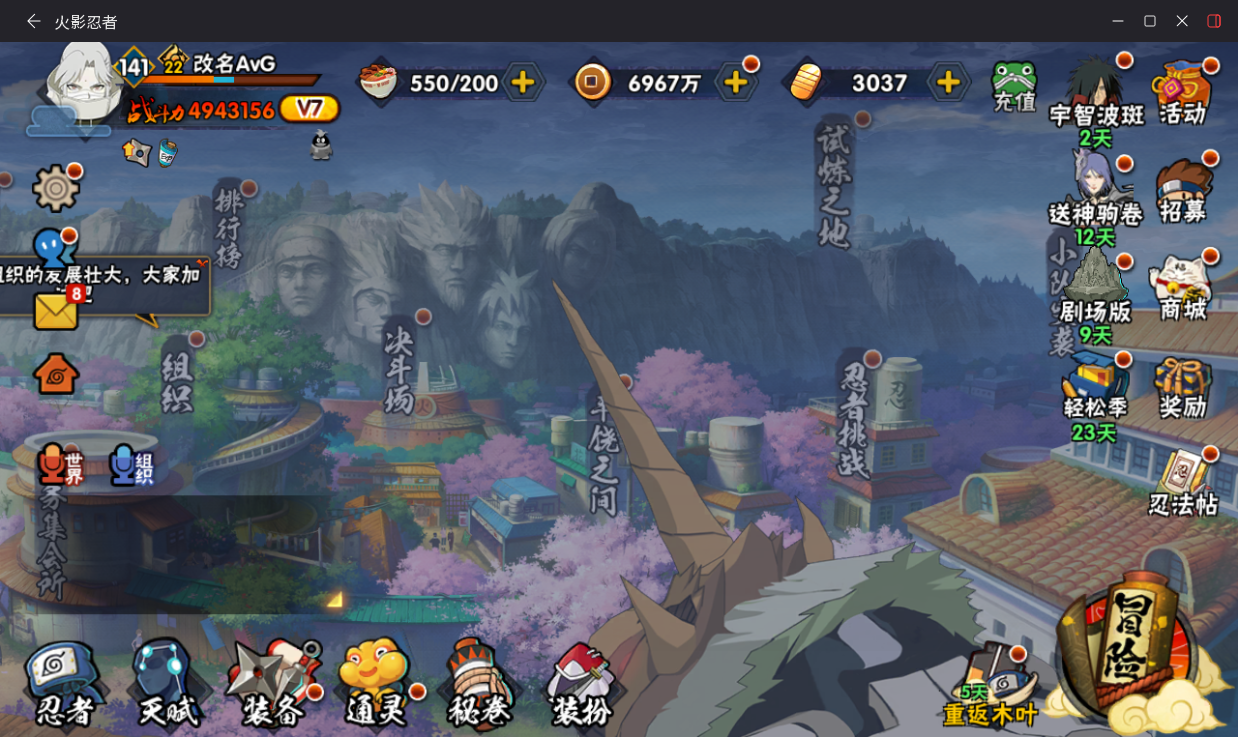Open the 奖励 rewards panel
The width and height of the screenshot is (1238, 737).
[x=1183, y=387]
